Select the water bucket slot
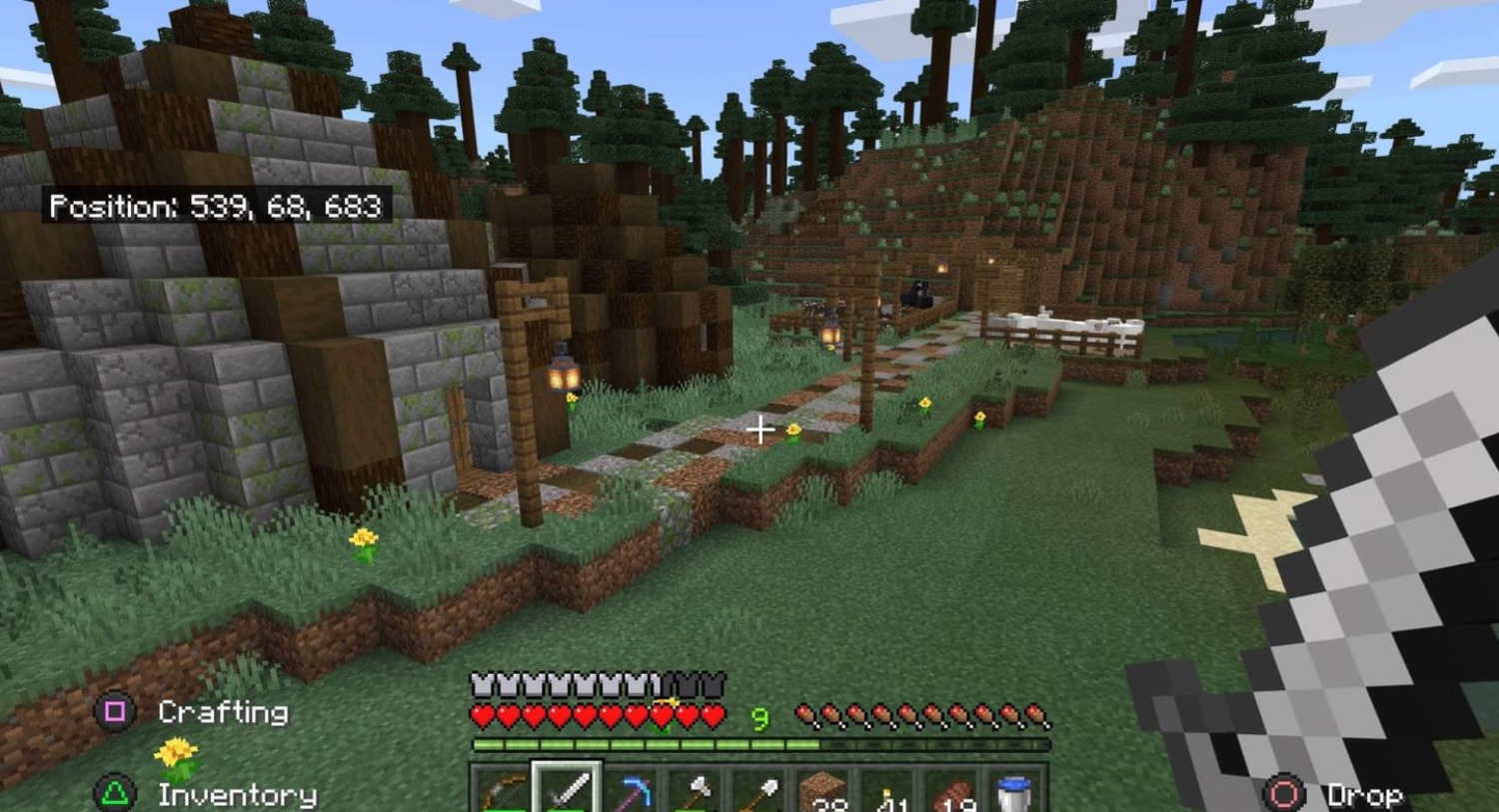Image resolution: width=1499 pixels, height=812 pixels. pyautogui.click(x=1015, y=791)
